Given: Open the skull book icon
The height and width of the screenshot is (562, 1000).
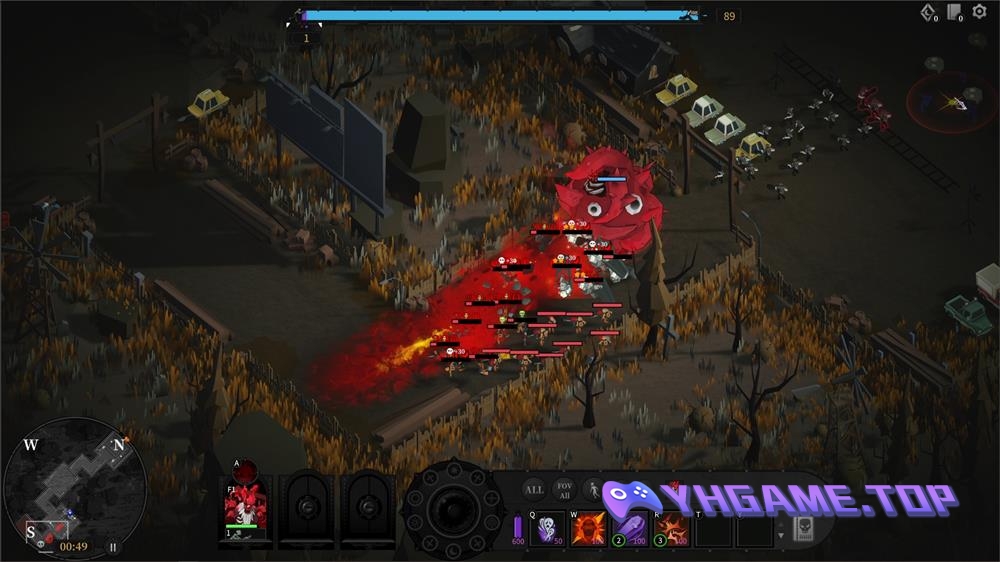Looking at the screenshot, I should (802, 529).
